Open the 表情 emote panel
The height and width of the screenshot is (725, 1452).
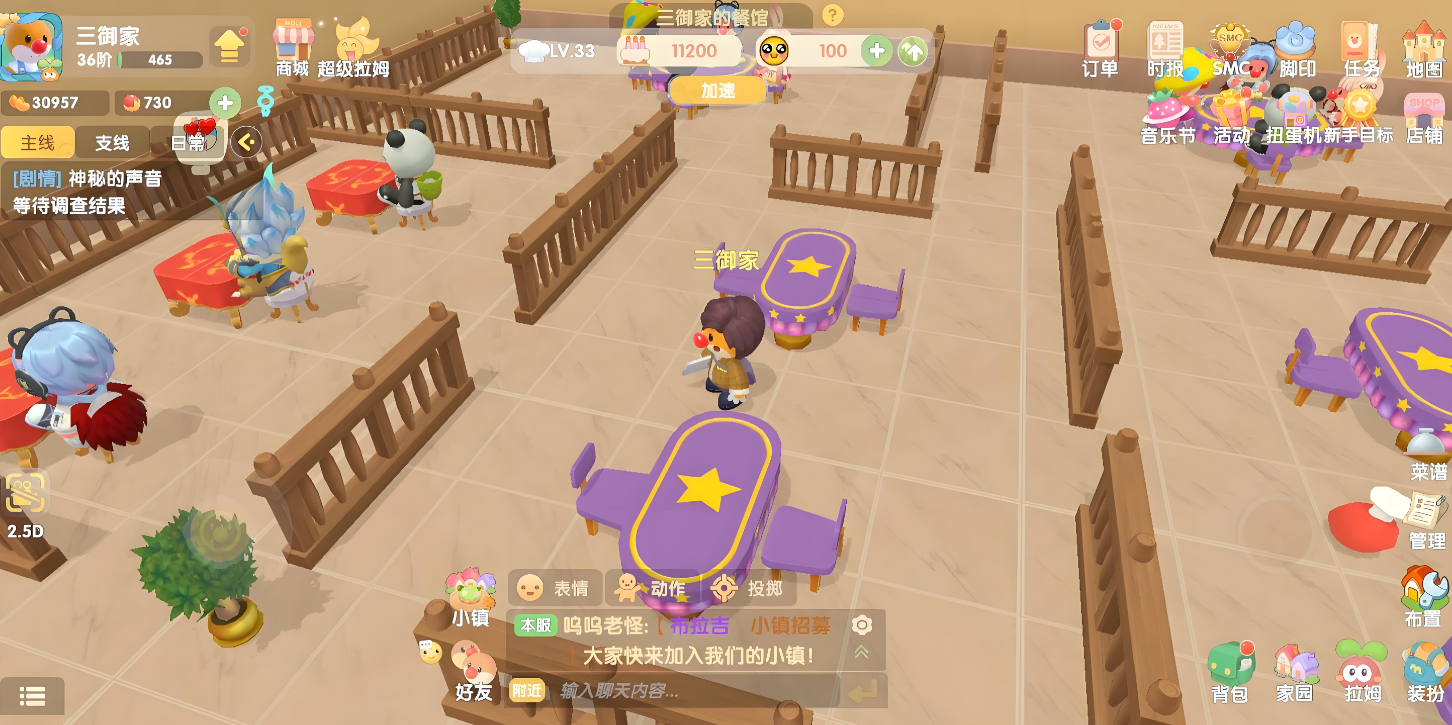pyautogui.click(x=554, y=588)
